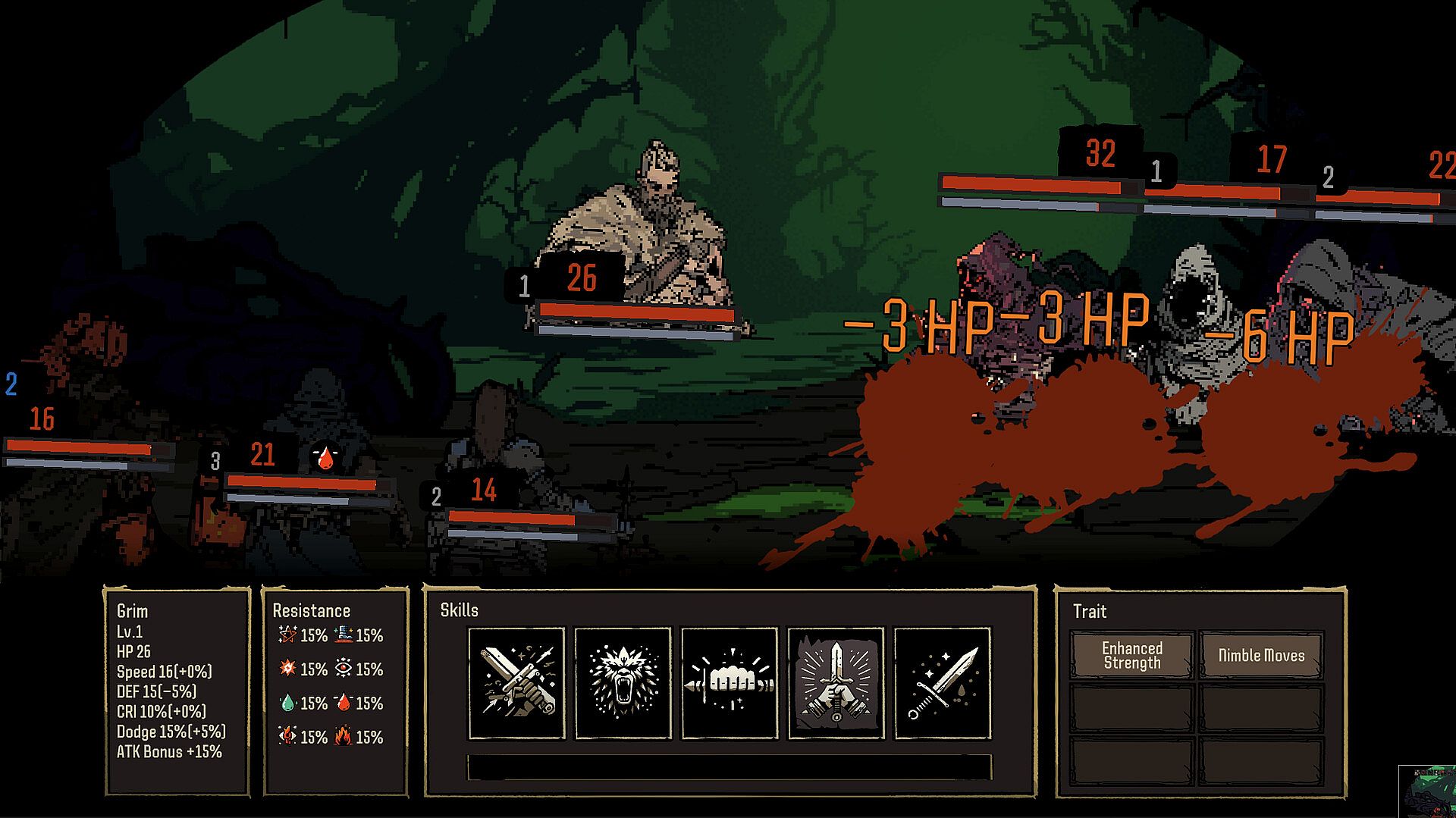Use the knuckle dagger punch skill
This screenshot has width=1456, height=818.
pyautogui.click(x=730, y=682)
